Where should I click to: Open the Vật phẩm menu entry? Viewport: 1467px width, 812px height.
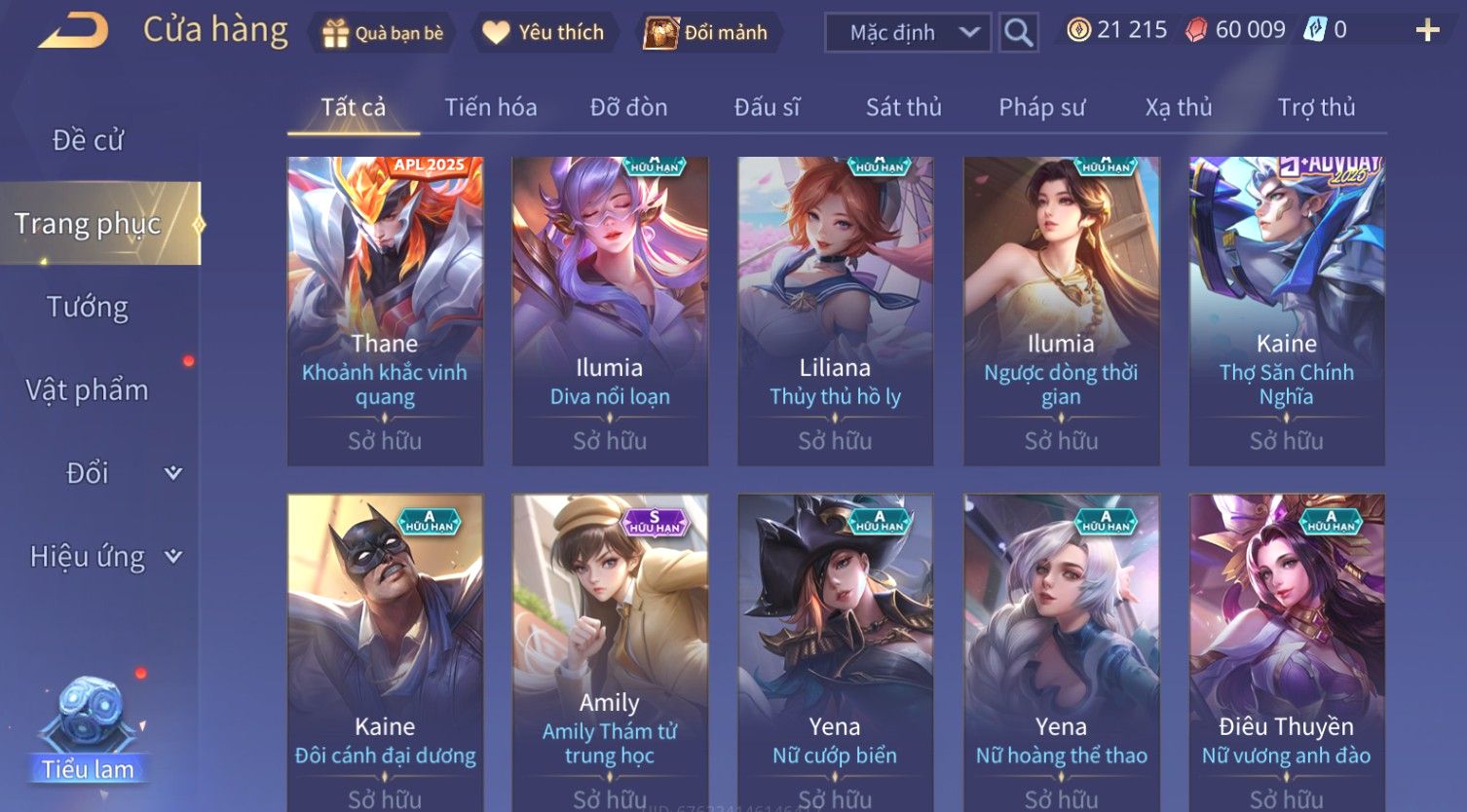88,390
